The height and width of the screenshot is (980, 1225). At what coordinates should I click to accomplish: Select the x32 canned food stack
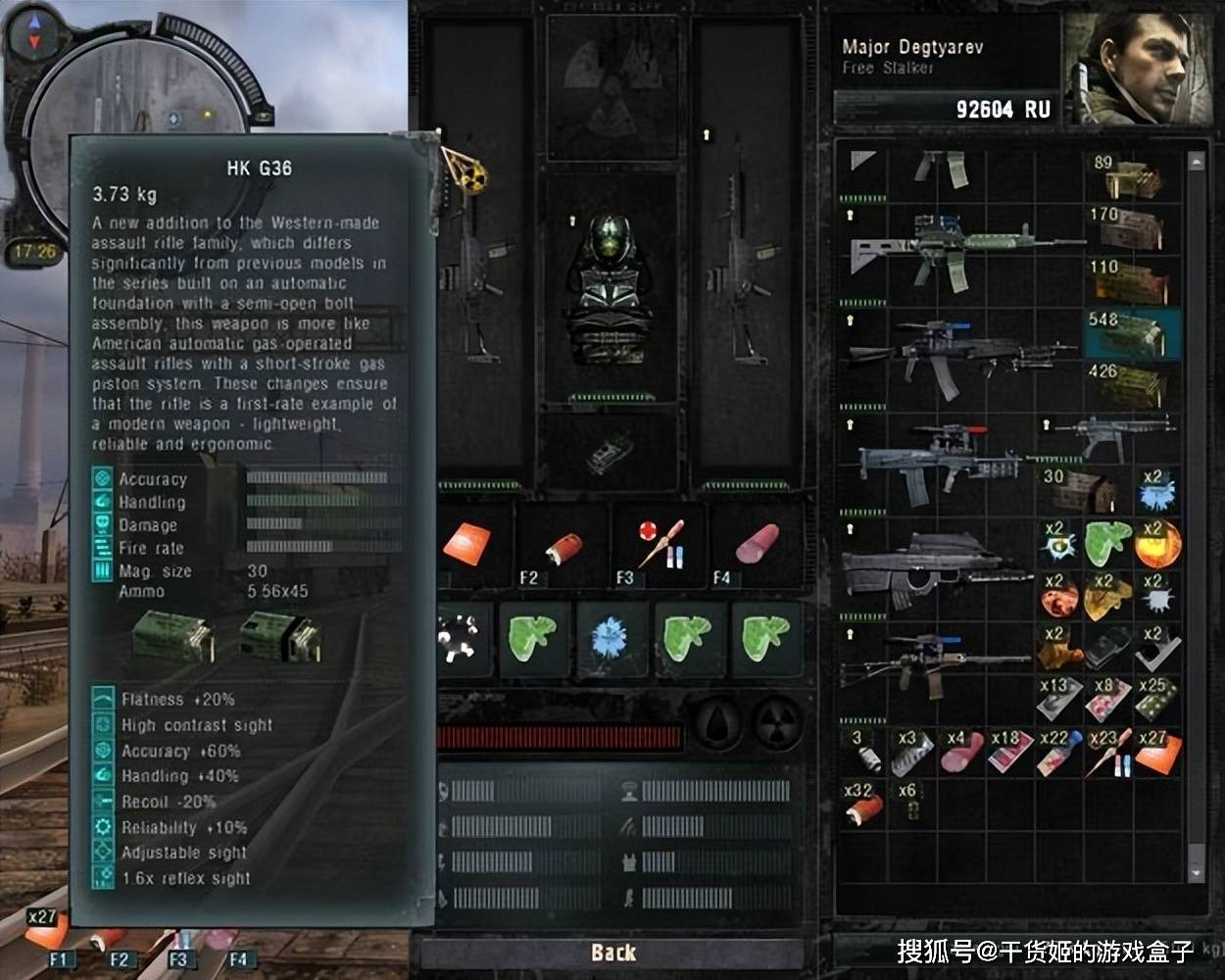tap(862, 804)
